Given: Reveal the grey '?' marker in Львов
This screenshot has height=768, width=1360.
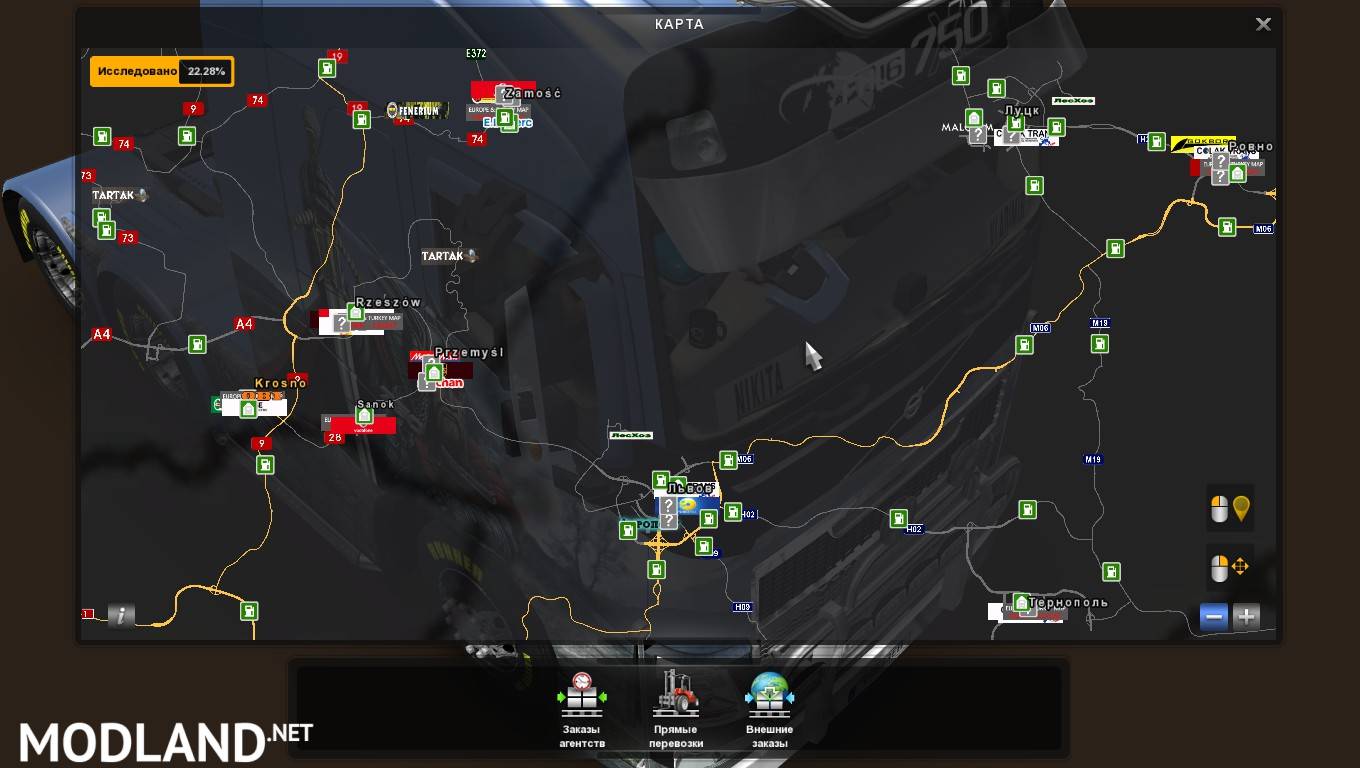Looking at the screenshot, I should pyautogui.click(x=668, y=504).
